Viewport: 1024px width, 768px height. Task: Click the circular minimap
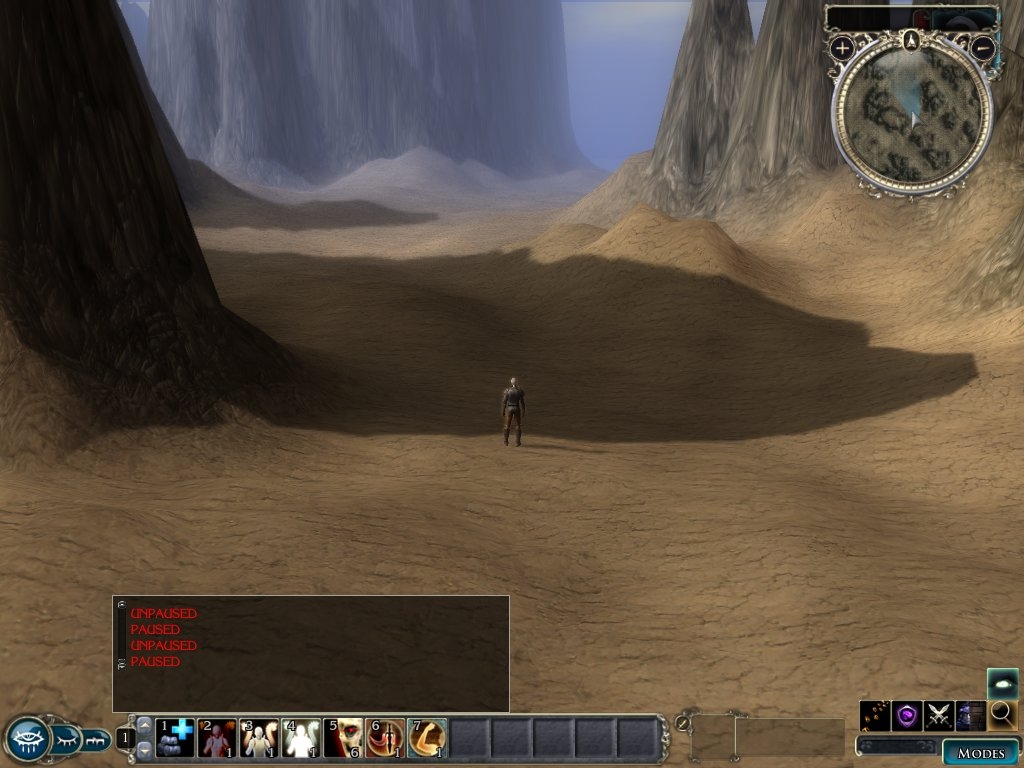[912, 118]
